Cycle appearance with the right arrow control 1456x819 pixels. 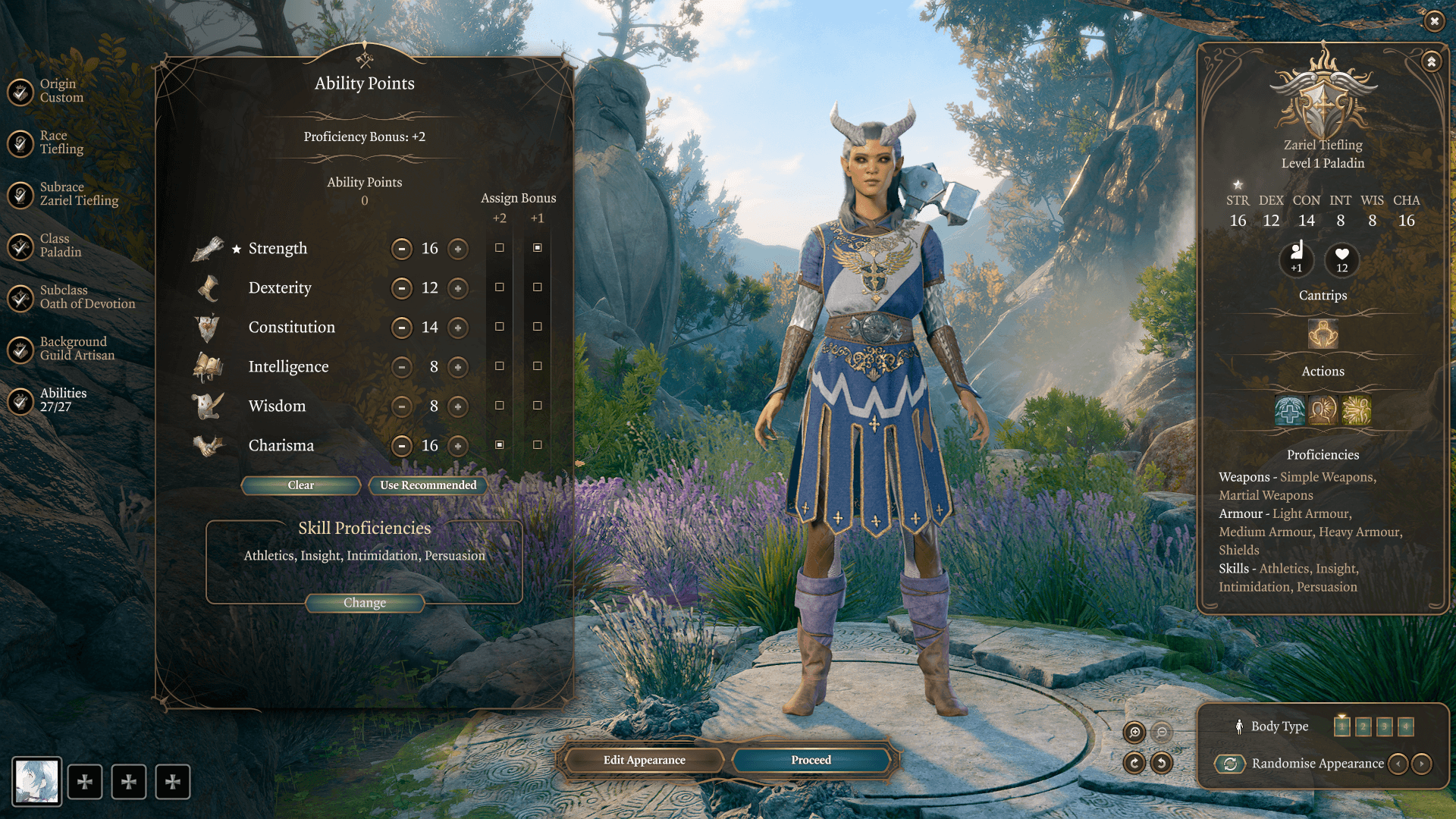click(1421, 764)
